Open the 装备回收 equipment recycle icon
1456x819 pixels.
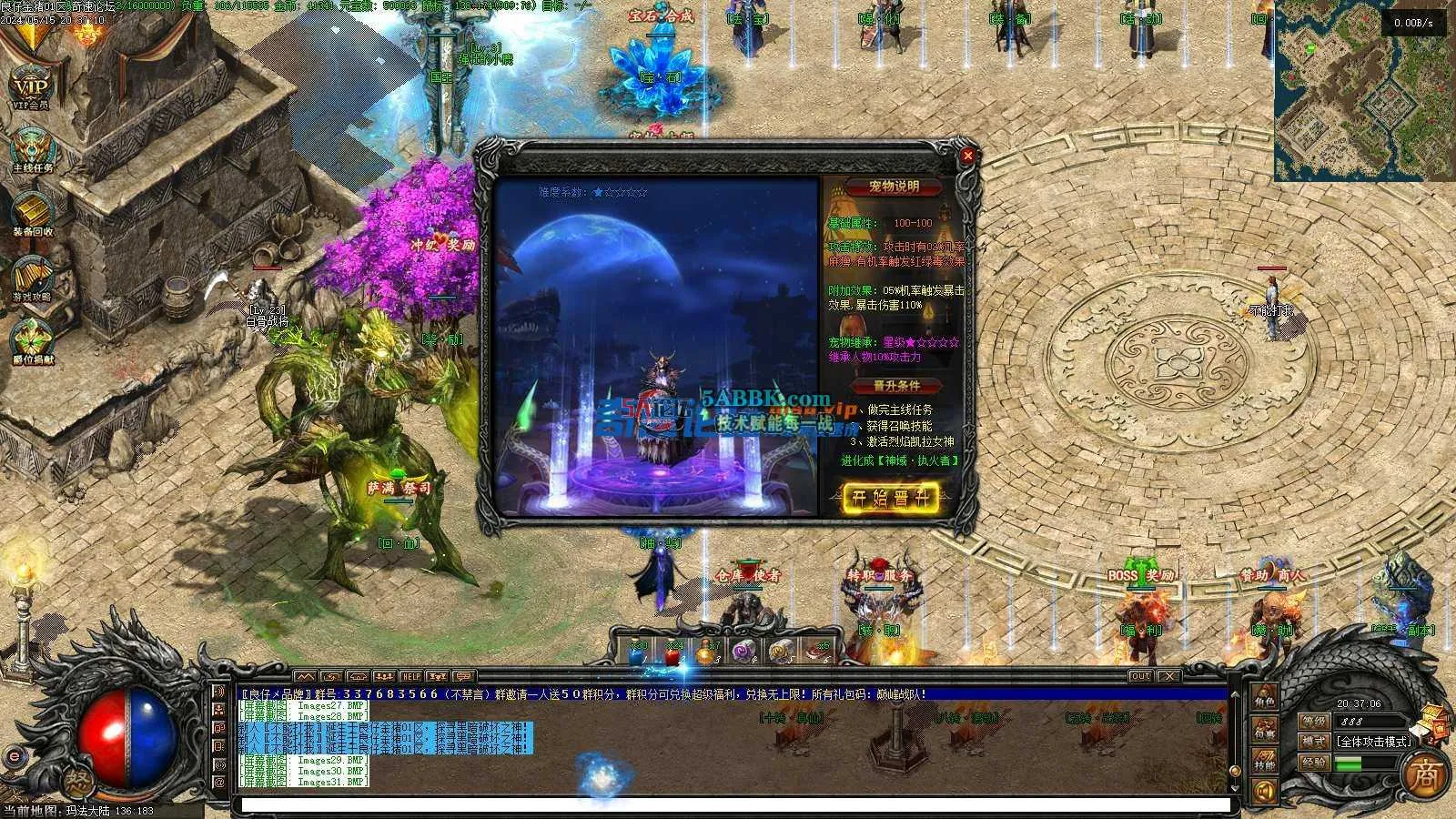[32, 214]
